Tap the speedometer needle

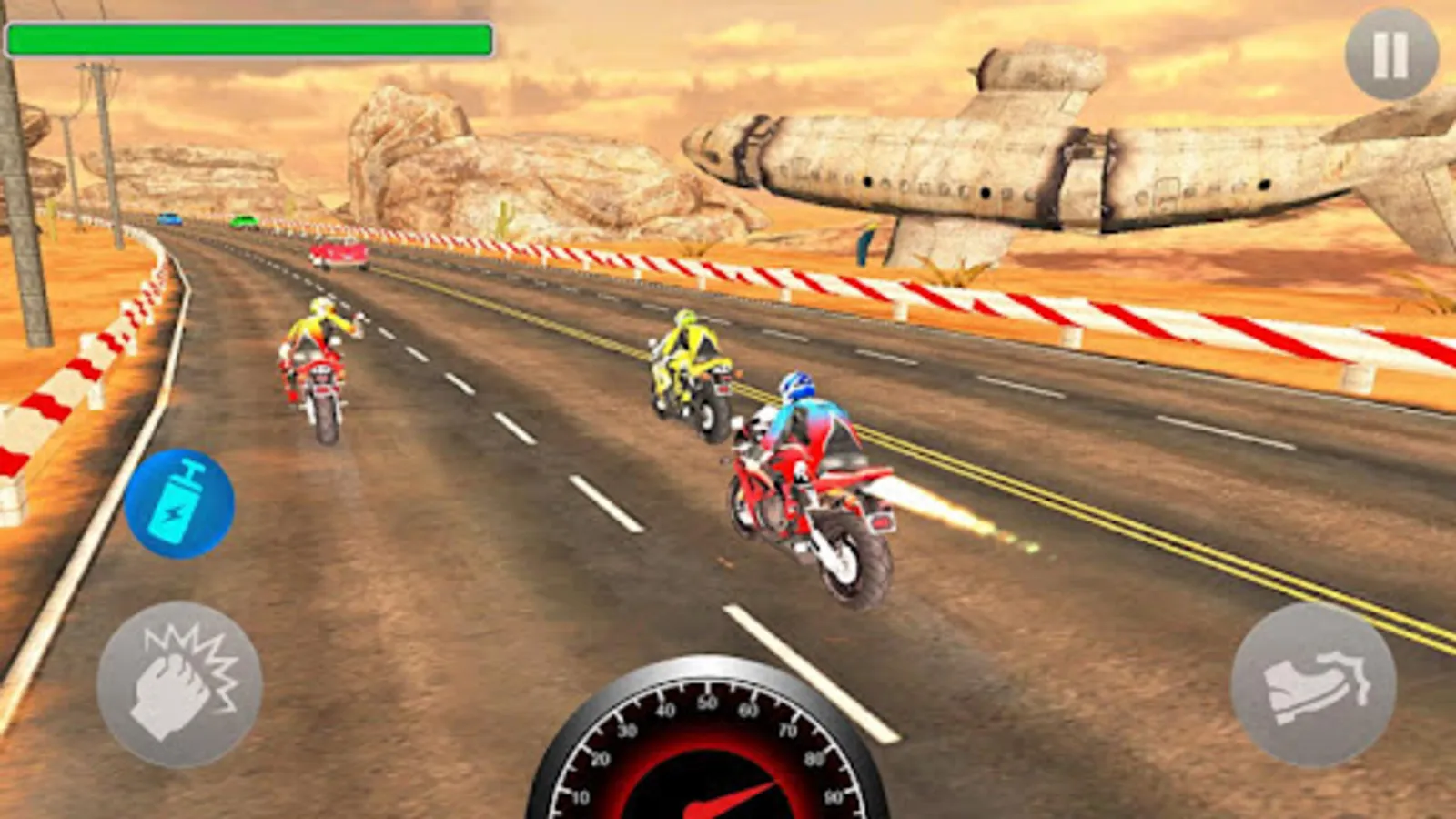(728, 801)
